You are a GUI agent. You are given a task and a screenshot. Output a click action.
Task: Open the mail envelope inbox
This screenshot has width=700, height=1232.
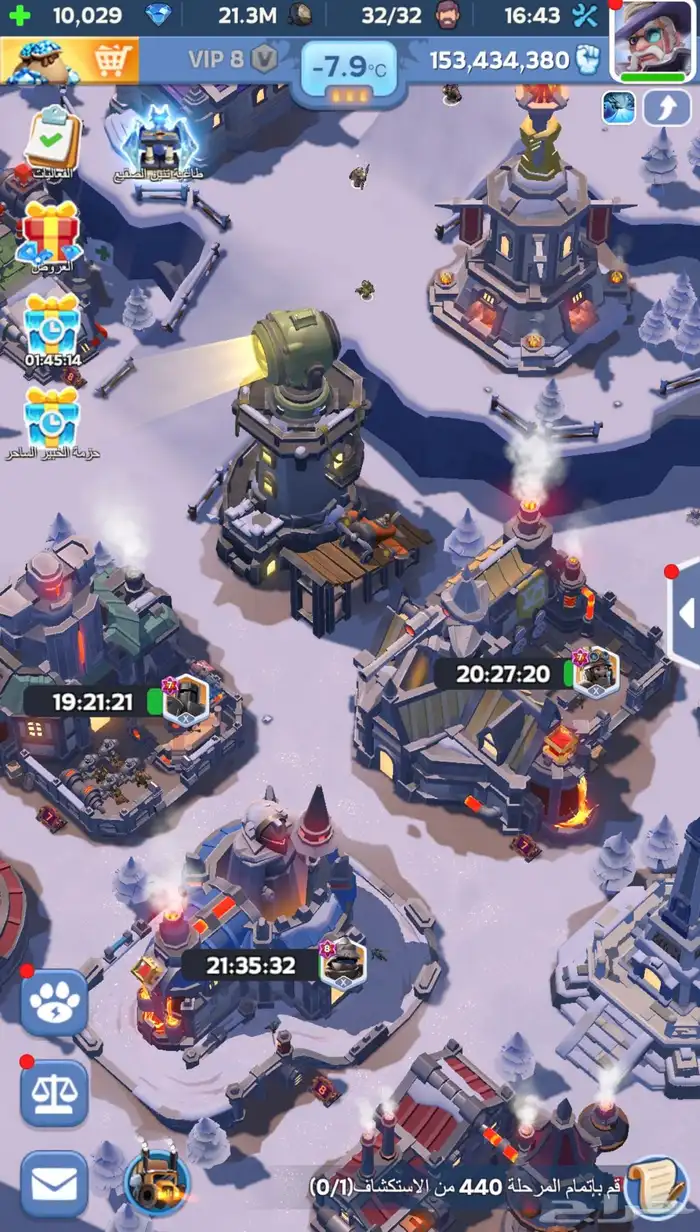point(54,1185)
